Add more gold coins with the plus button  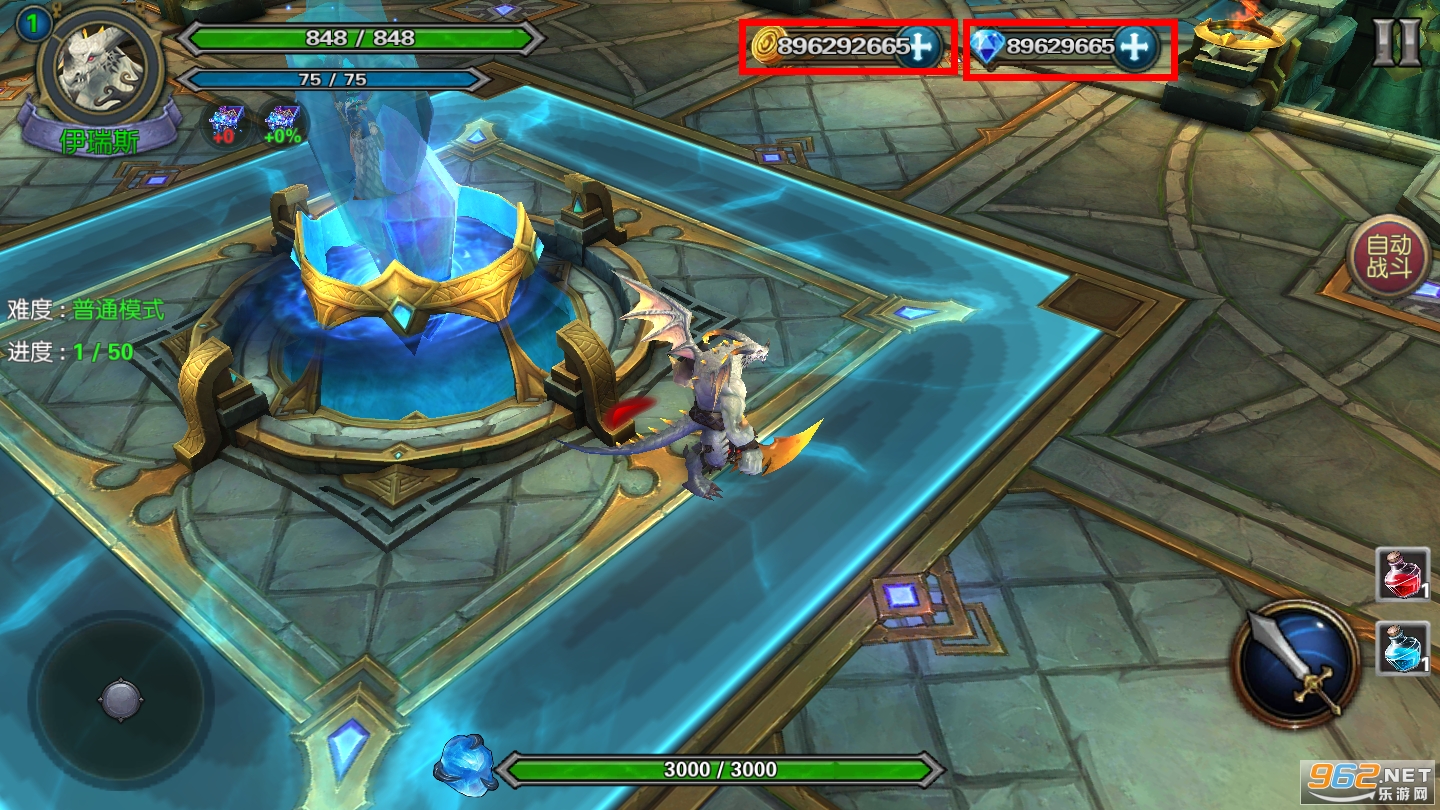pos(918,46)
